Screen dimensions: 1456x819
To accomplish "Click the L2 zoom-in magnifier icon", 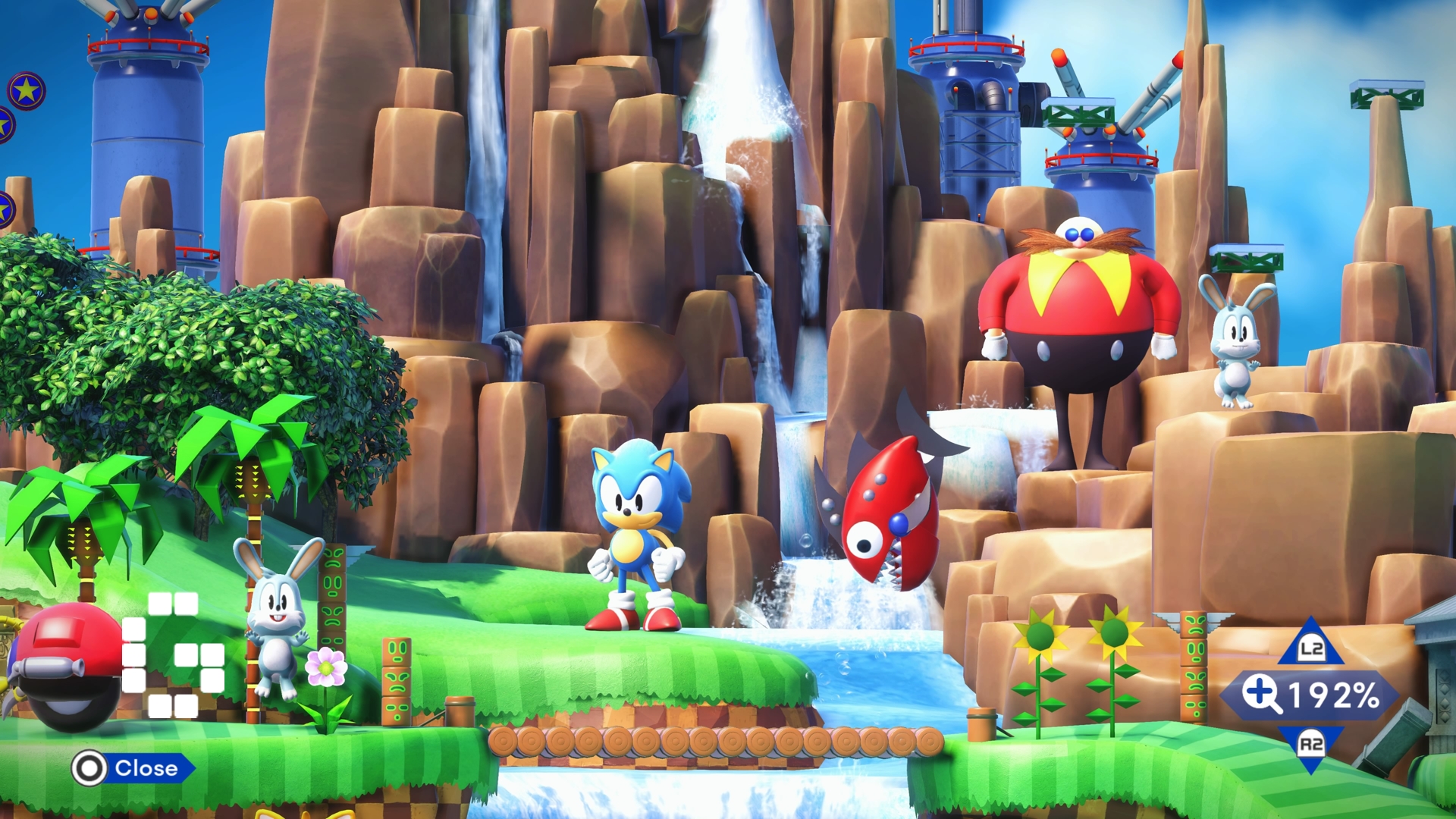I will pyautogui.click(x=1313, y=648).
